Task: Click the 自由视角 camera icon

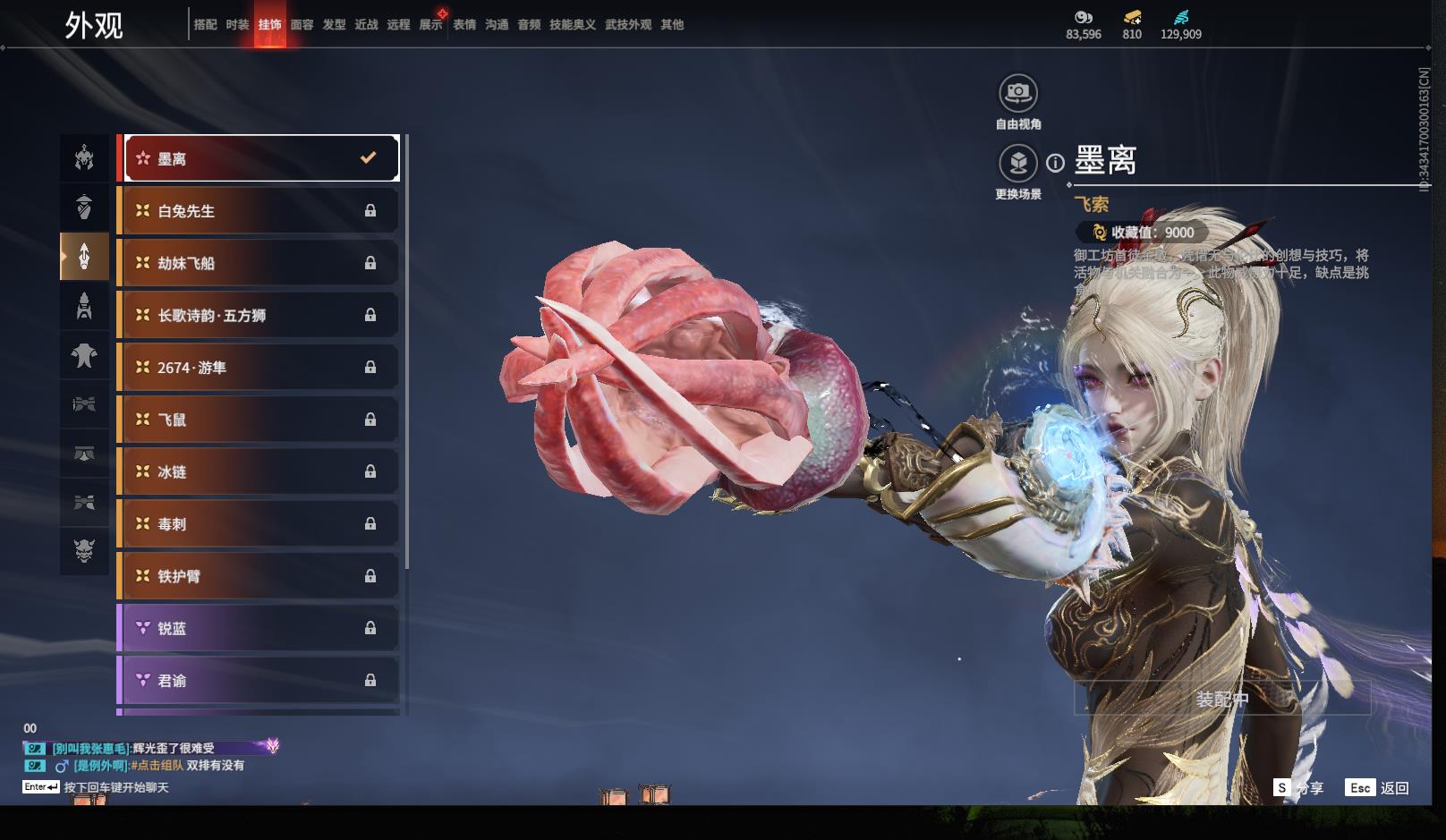Action: (1018, 92)
